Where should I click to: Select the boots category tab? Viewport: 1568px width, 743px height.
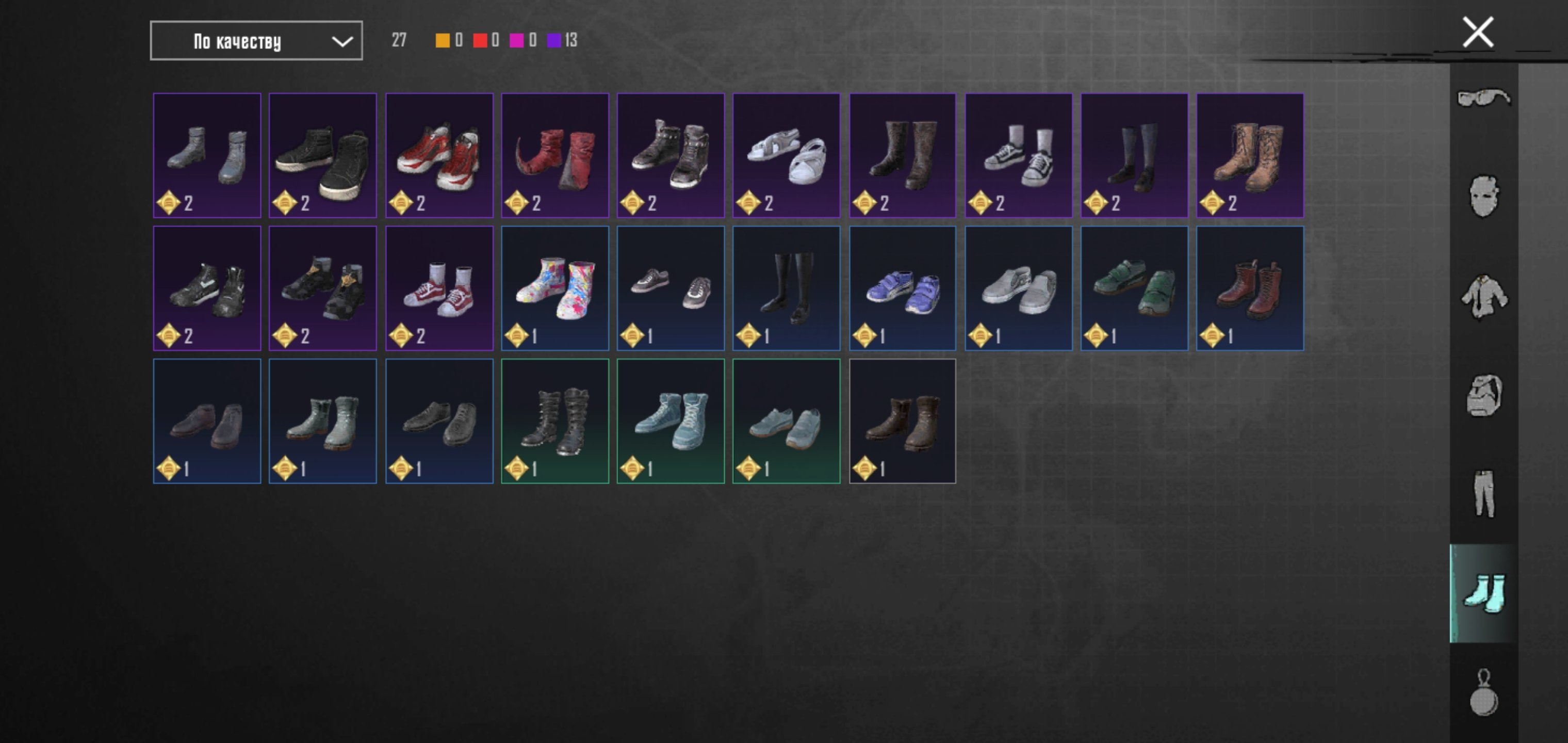1483,593
